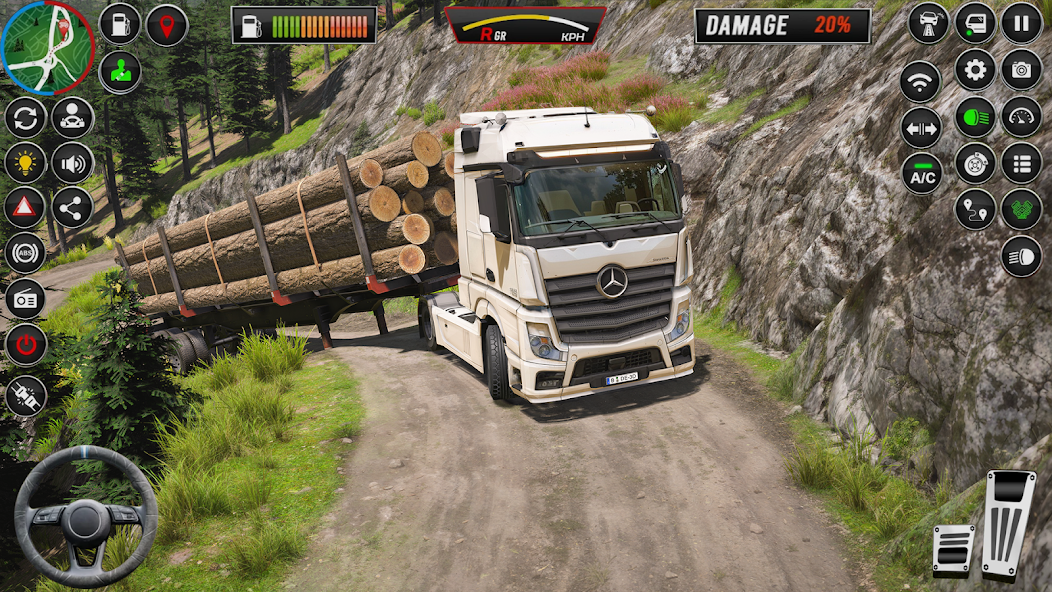Tap the share icon
Image resolution: width=1052 pixels, height=592 pixels.
73,208
